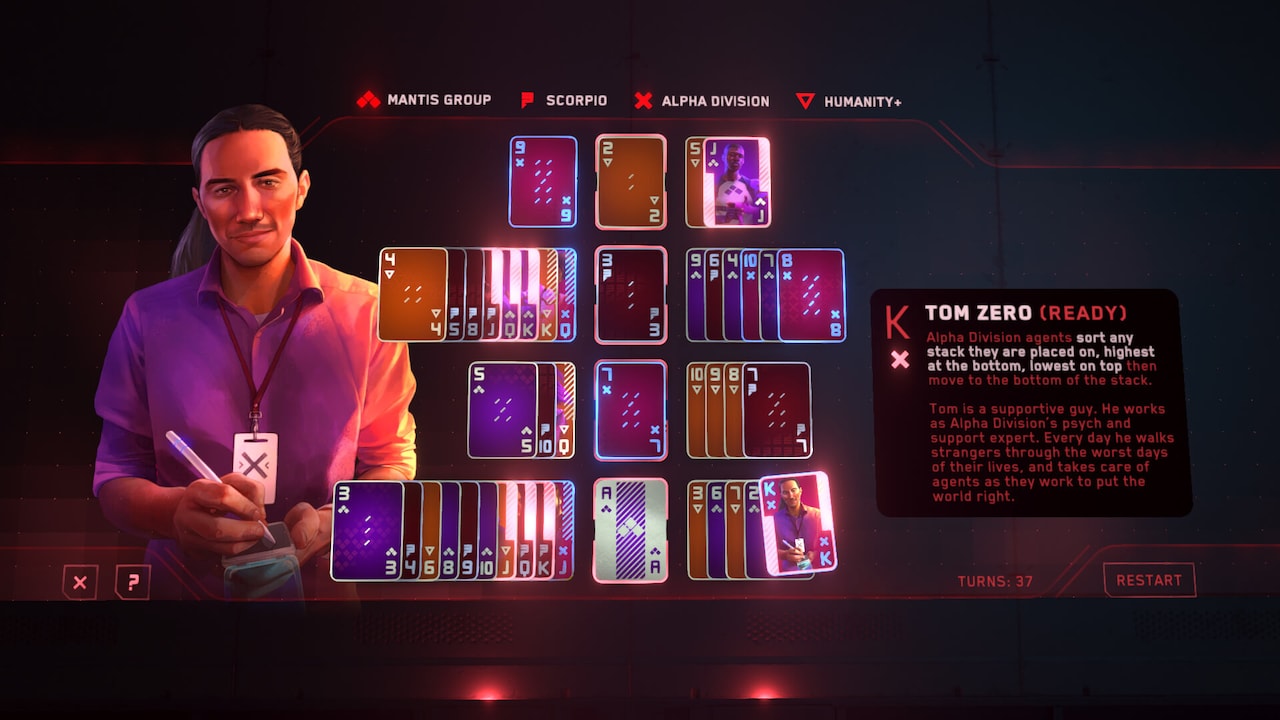Open the help panel via question mark icon

(134, 581)
